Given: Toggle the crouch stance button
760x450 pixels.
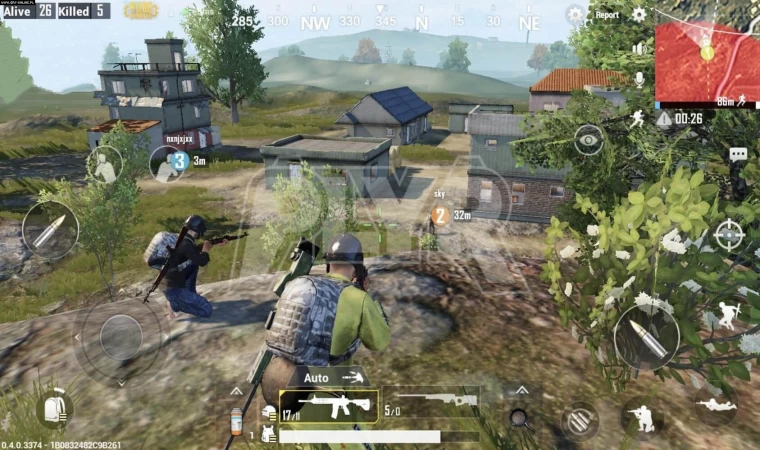Looking at the screenshot, I should [x=641, y=418].
